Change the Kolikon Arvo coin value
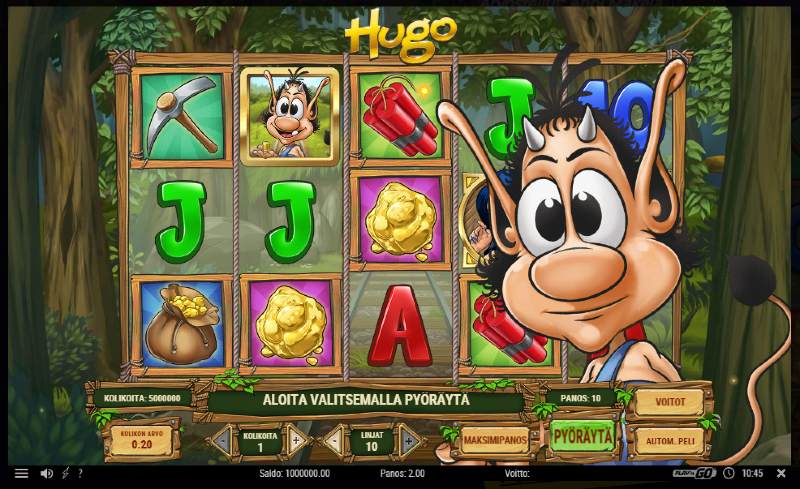 tap(140, 441)
